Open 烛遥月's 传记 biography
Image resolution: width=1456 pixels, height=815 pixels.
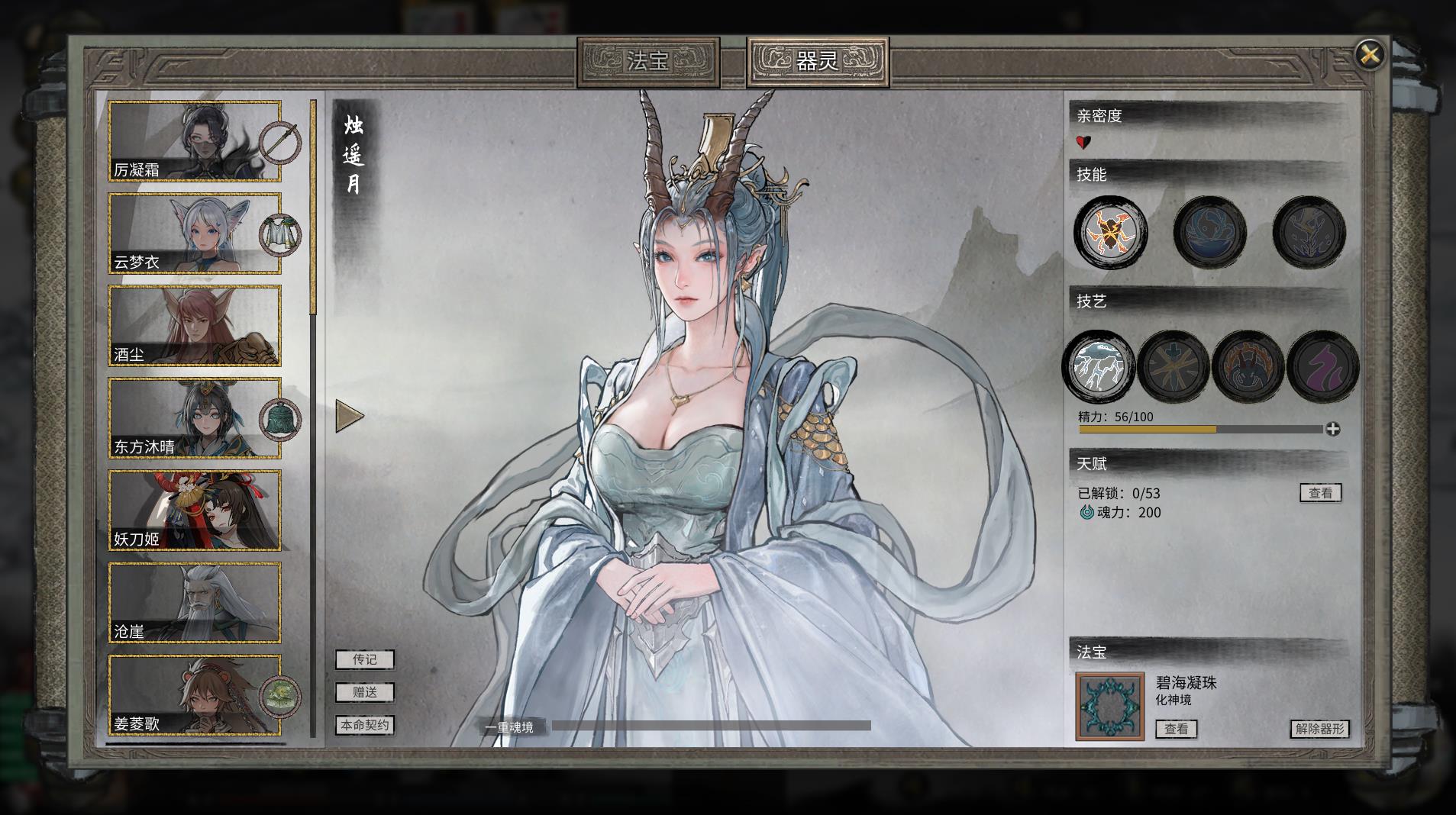click(x=363, y=659)
